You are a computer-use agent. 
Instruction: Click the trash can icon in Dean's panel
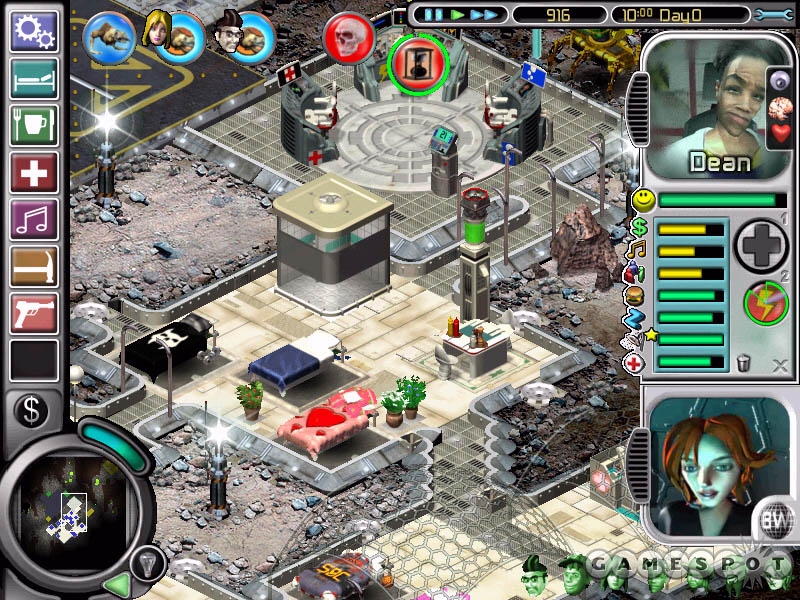click(x=744, y=364)
